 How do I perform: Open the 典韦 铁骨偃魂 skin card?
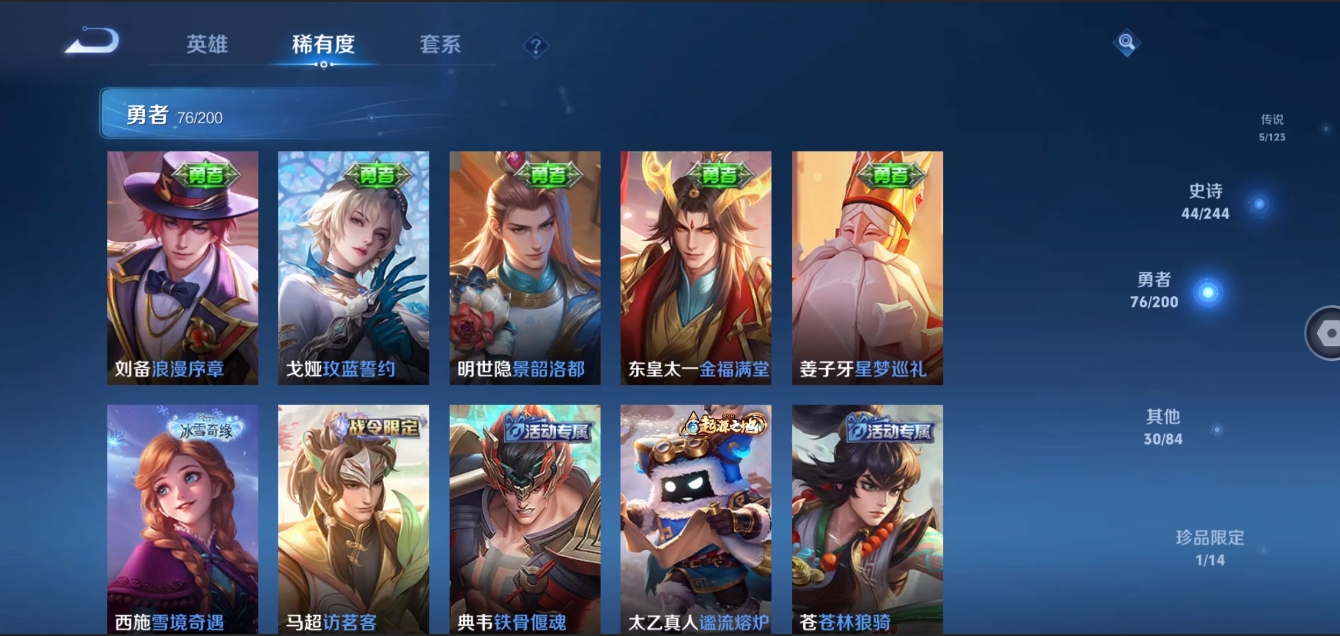click(x=525, y=518)
